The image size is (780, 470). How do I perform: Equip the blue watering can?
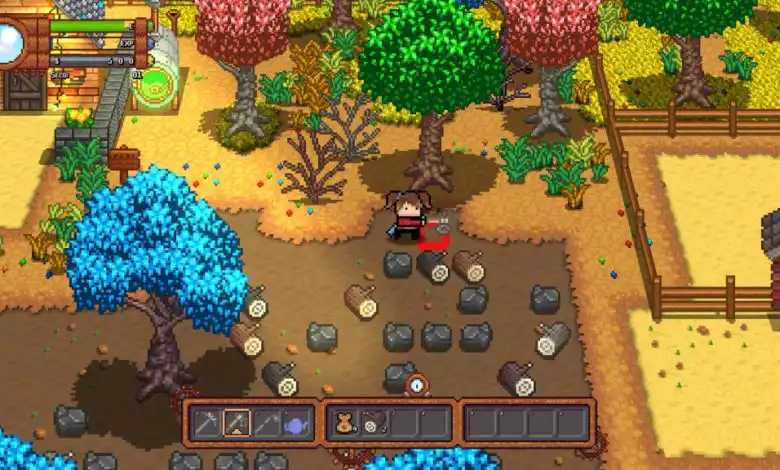point(297,423)
